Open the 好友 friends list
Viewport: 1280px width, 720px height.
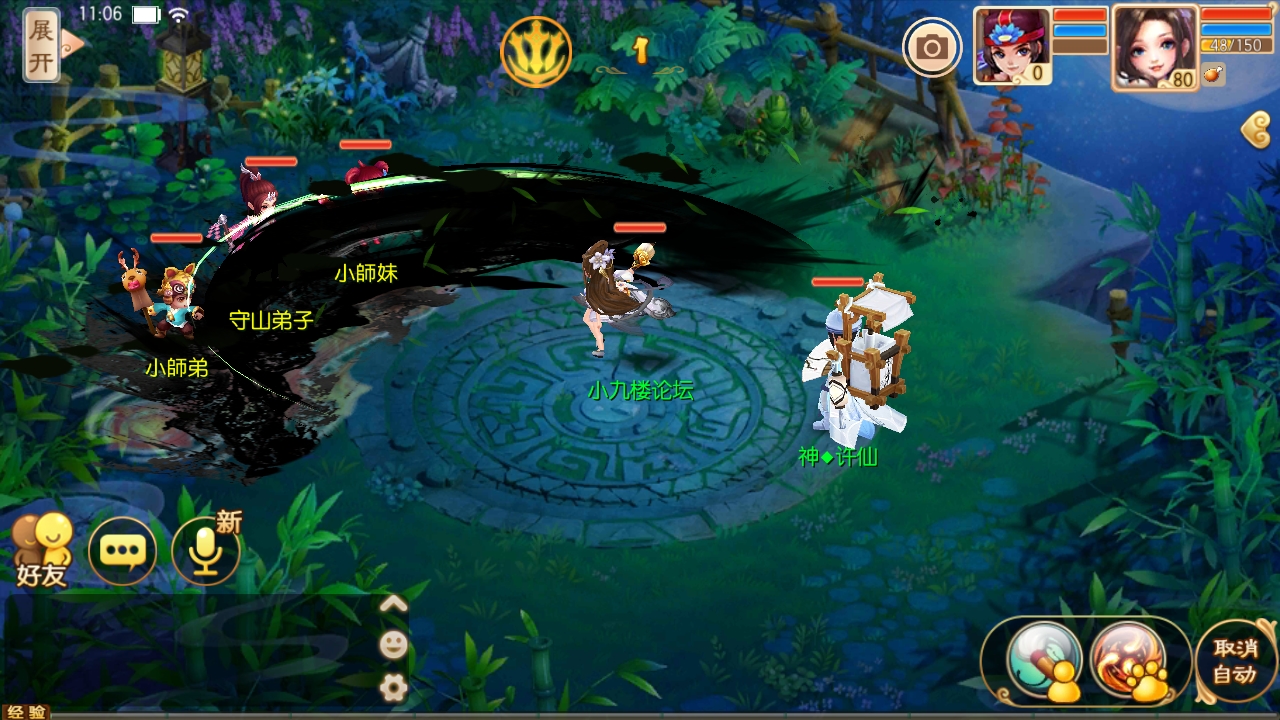click(42, 549)
